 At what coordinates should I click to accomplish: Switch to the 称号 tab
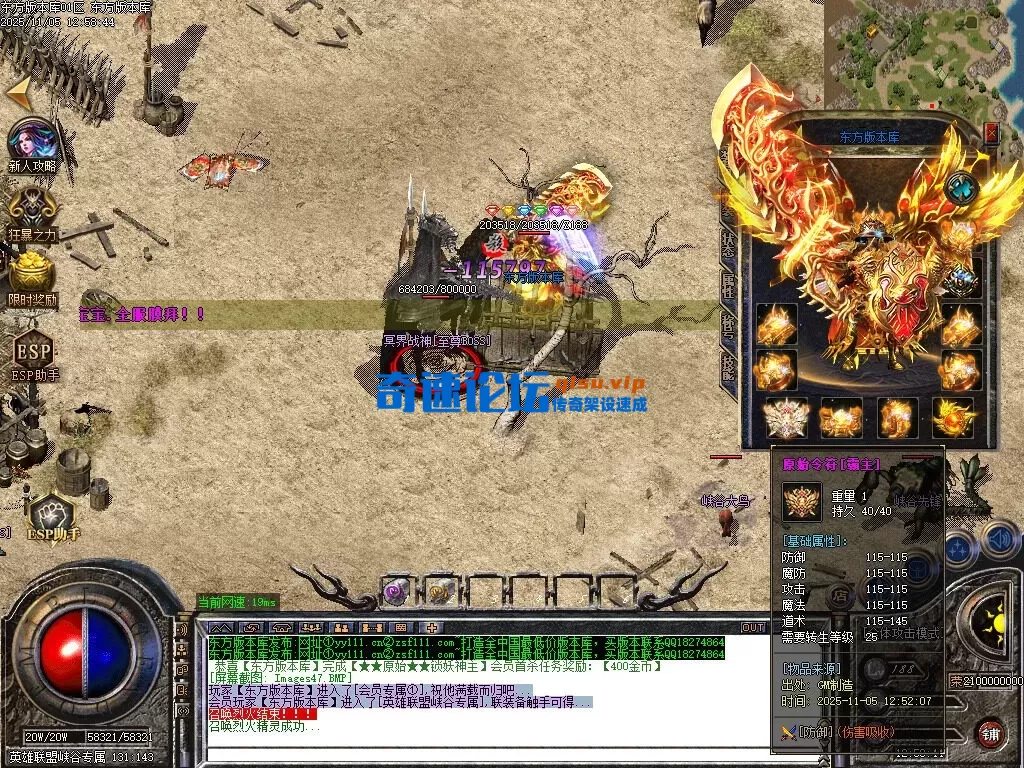point(728,324)
